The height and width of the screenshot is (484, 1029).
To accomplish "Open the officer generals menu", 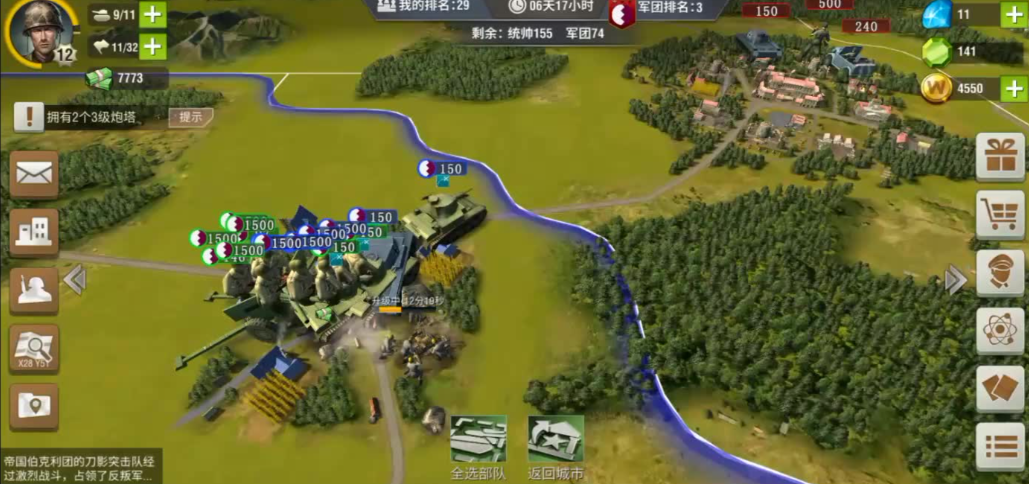I will [x=1000, y=272].
